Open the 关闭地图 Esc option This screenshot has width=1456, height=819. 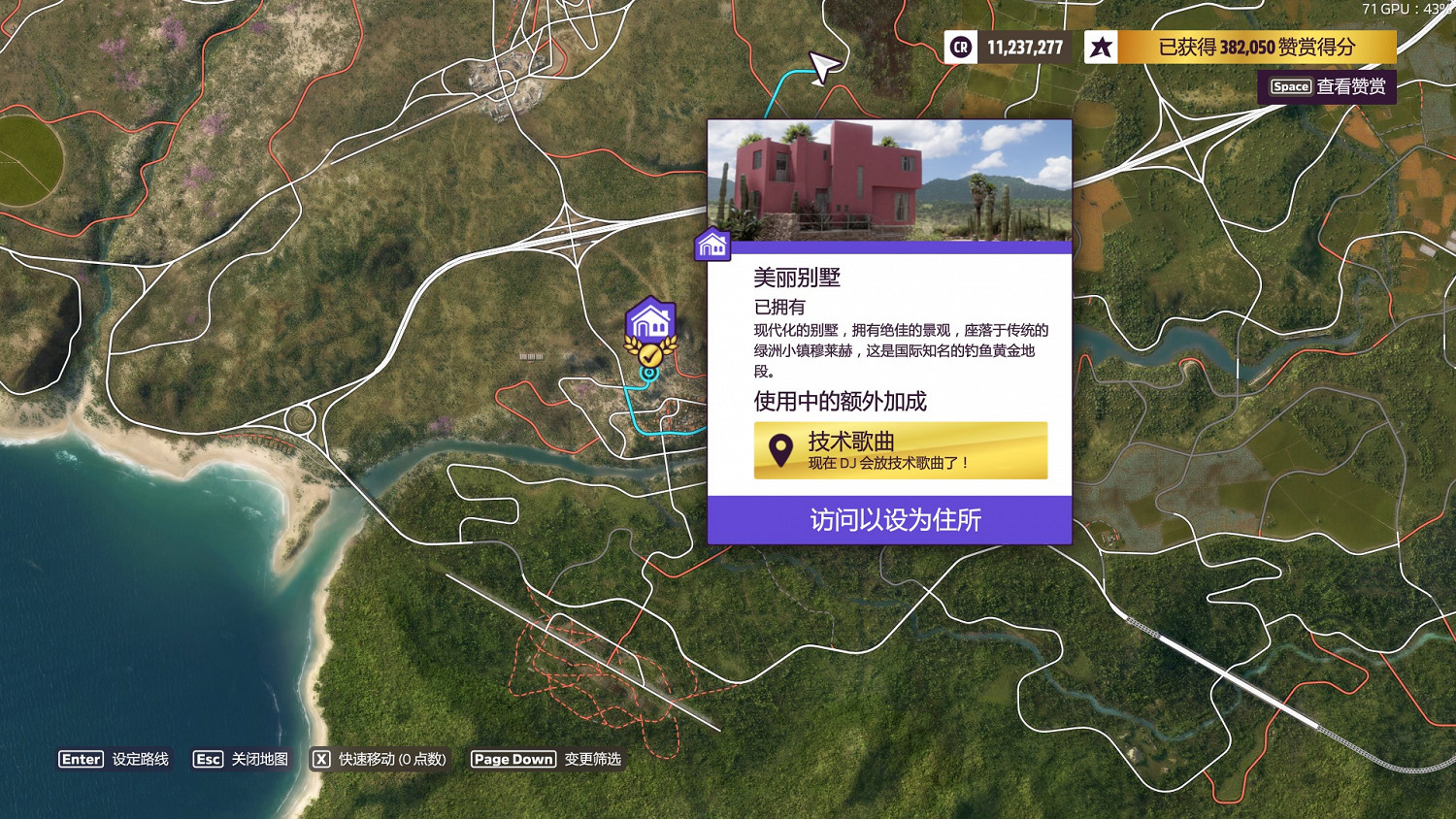point(242,760)
